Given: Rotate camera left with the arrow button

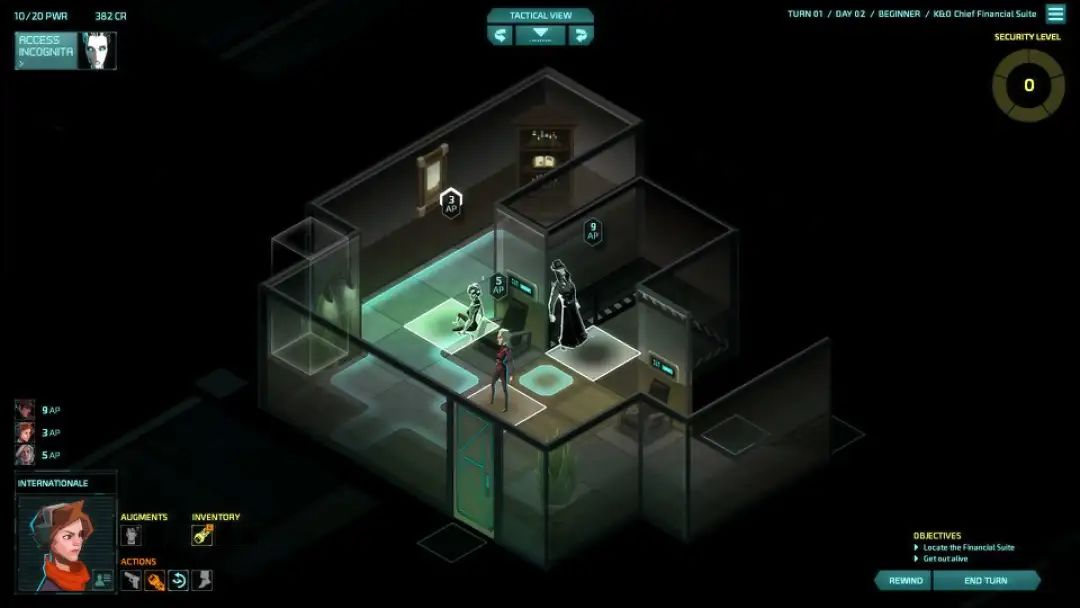Looking at the screenshot, I should pyautogui.click(x=500, y=35).
